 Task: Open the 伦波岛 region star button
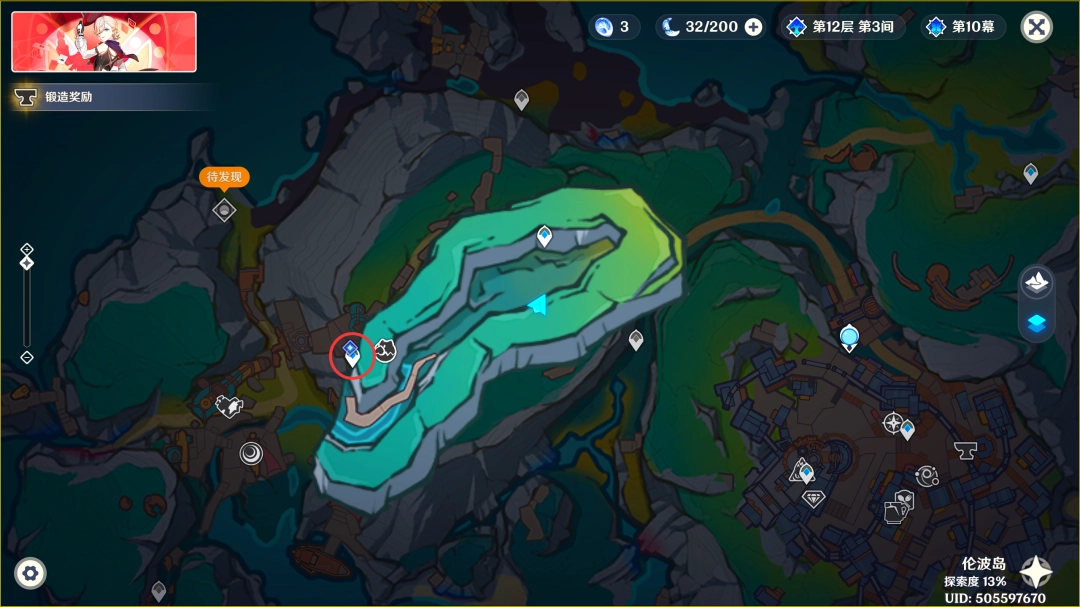coord(1036,571)
